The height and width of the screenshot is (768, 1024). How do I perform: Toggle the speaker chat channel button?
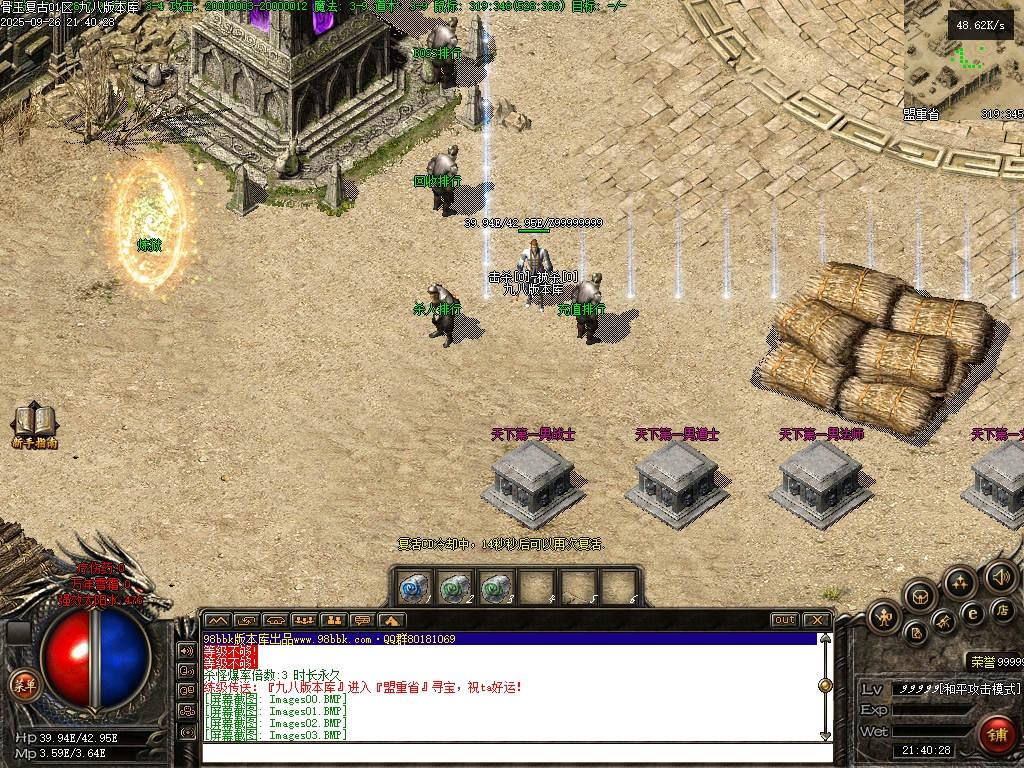[x=186, y=650]
